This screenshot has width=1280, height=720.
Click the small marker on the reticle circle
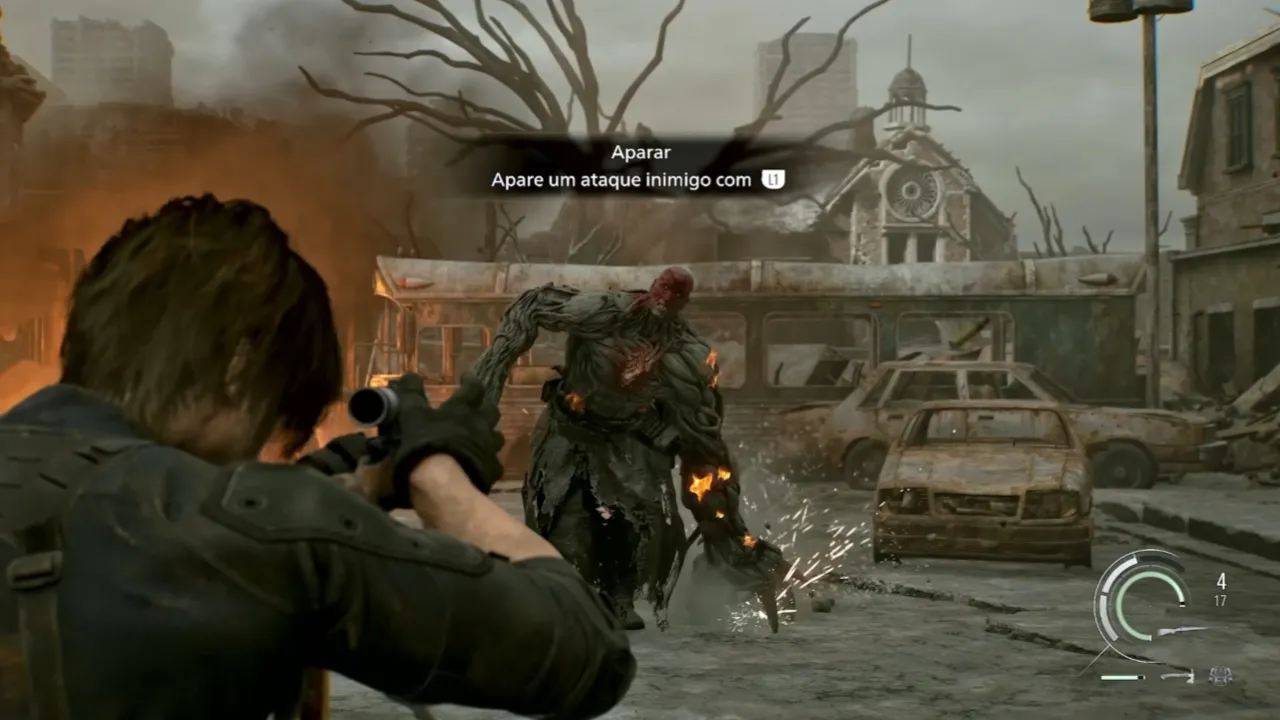1182,604
